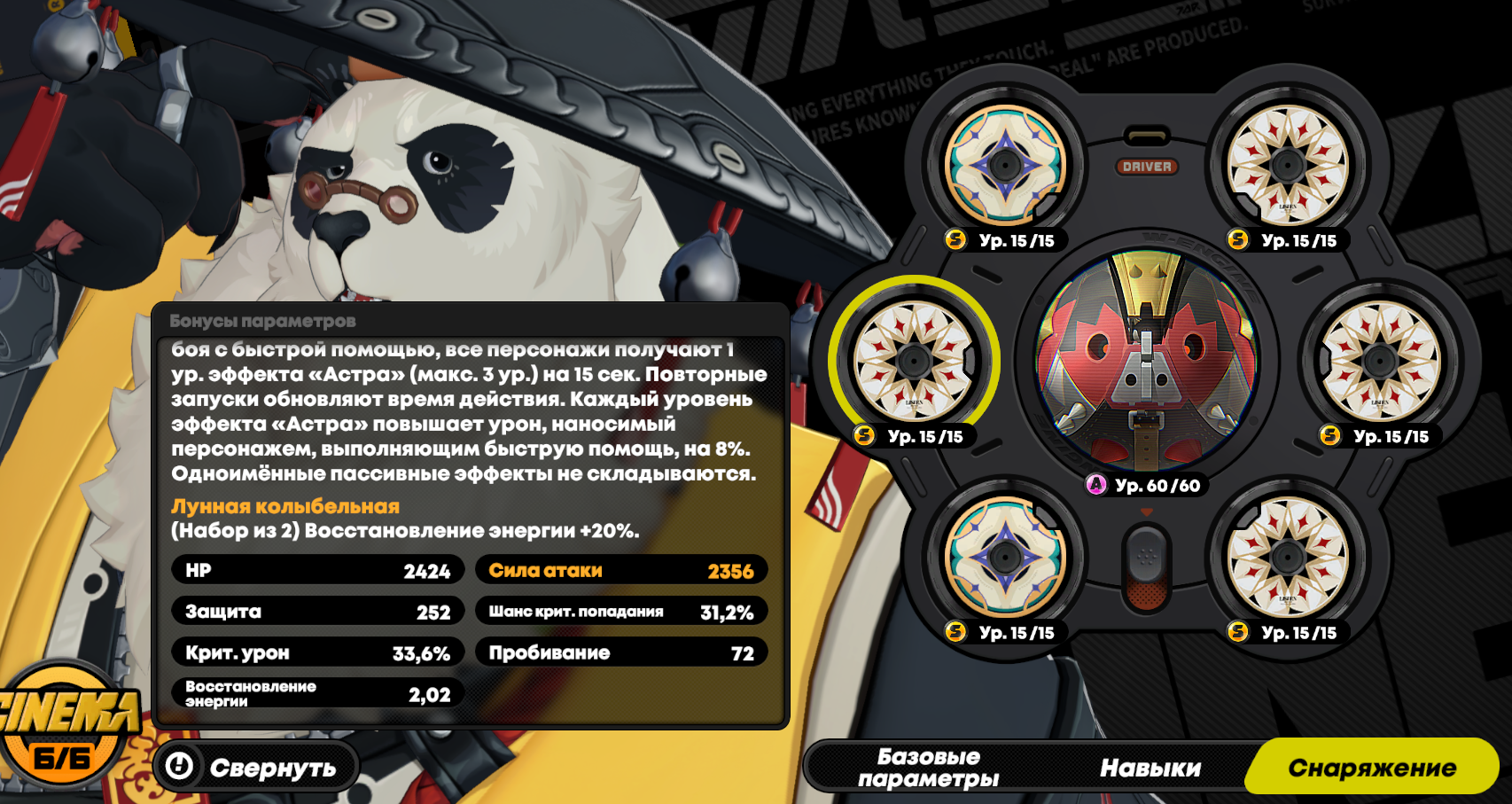
Task: Select the drive disc with the yellow highlight ring
Action: click(914, 361)
